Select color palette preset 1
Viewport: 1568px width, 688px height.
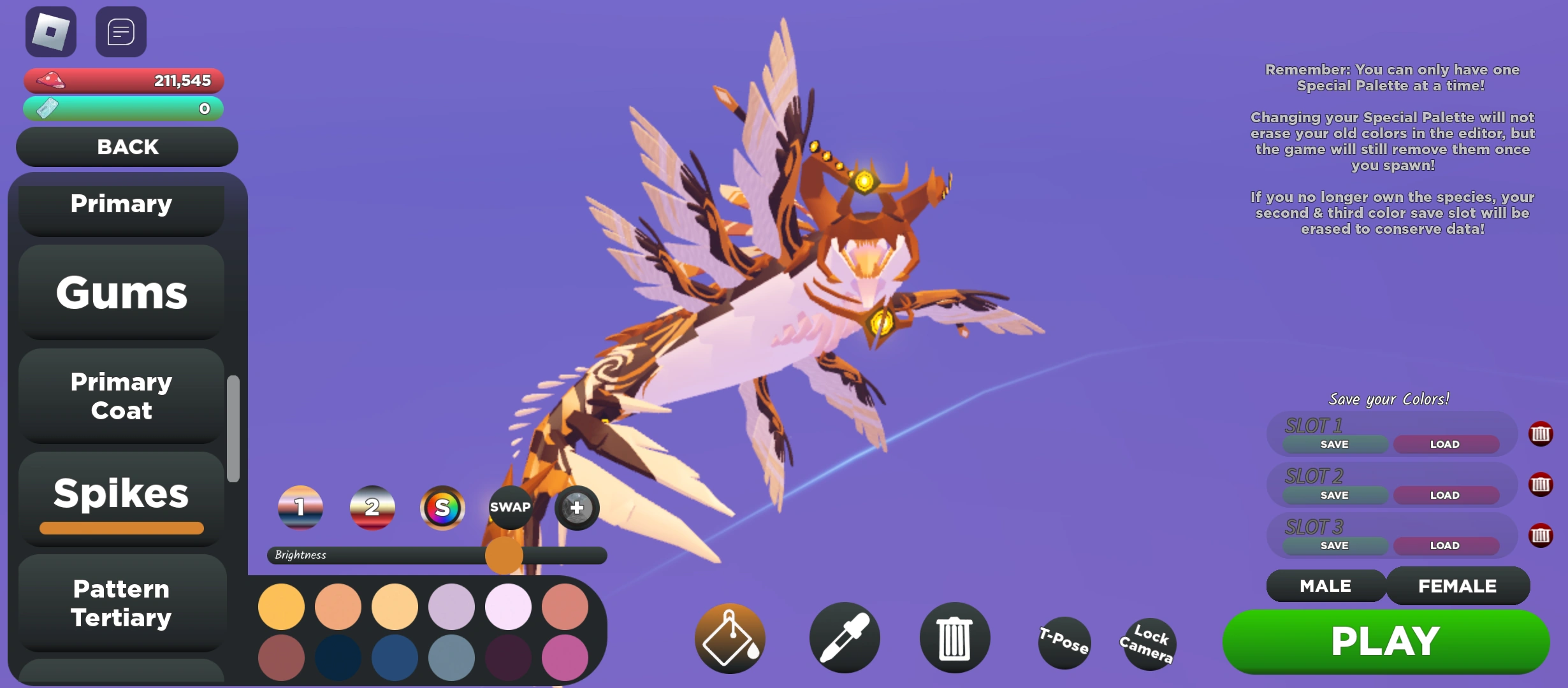coord(300,508)
